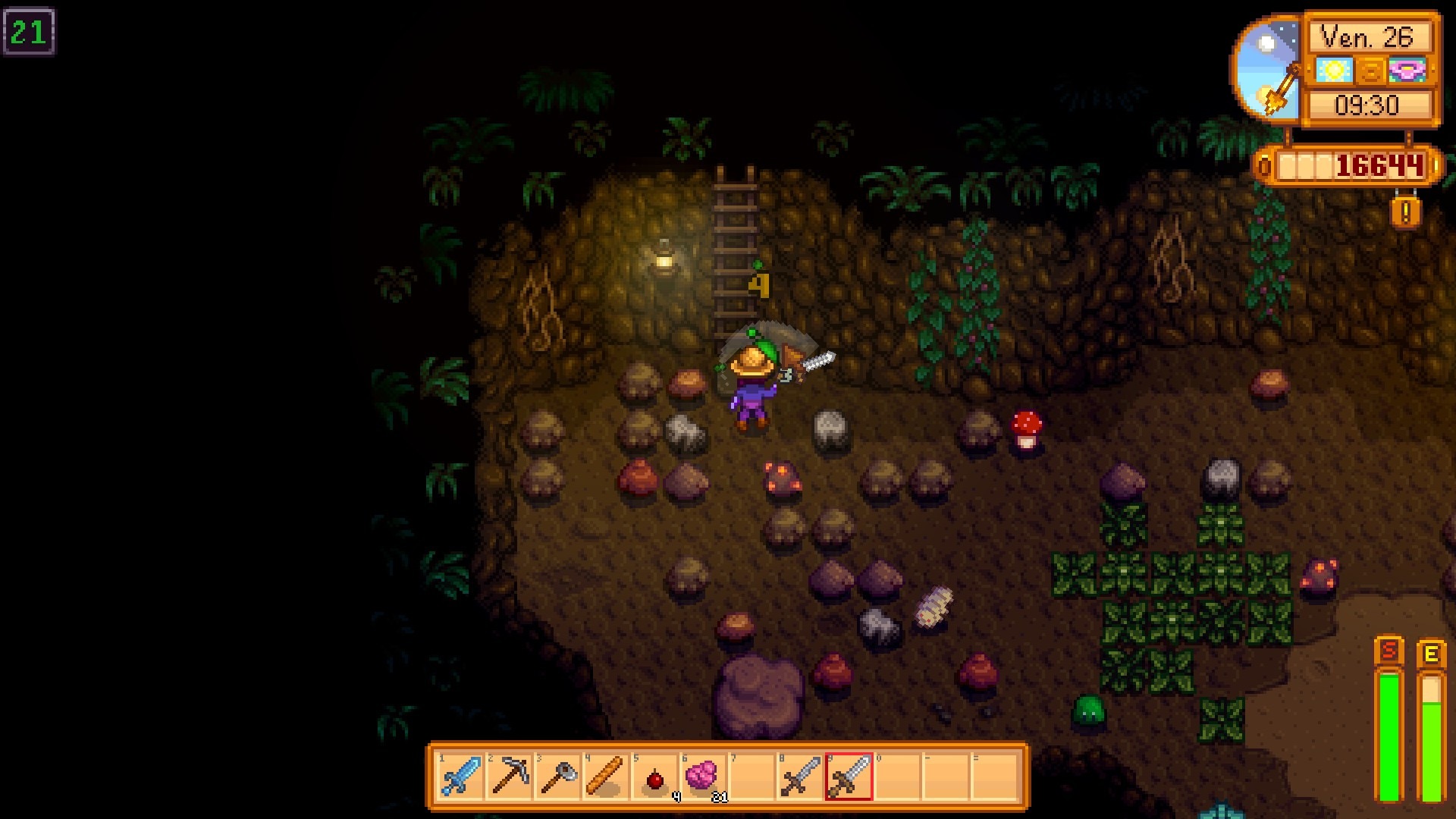Select the orange wooden club slot

[x=607, y=777]
